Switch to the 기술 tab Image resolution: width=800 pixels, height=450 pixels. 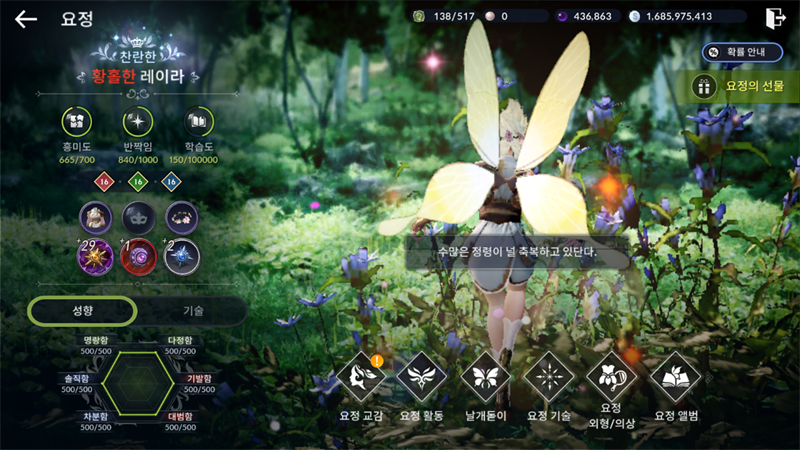pyautogui.click(x=193, y=311)
